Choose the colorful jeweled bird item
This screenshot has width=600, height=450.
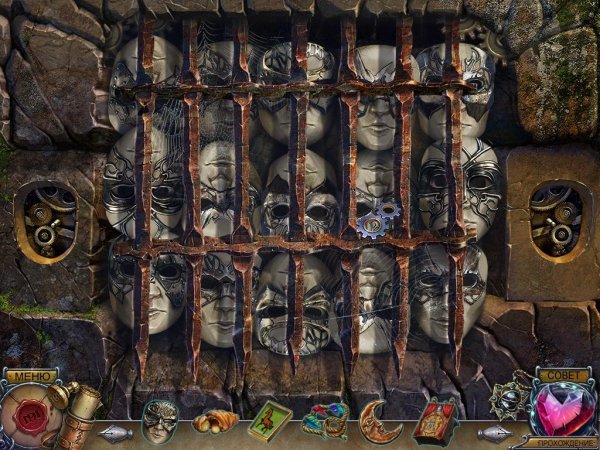(325, 421)
